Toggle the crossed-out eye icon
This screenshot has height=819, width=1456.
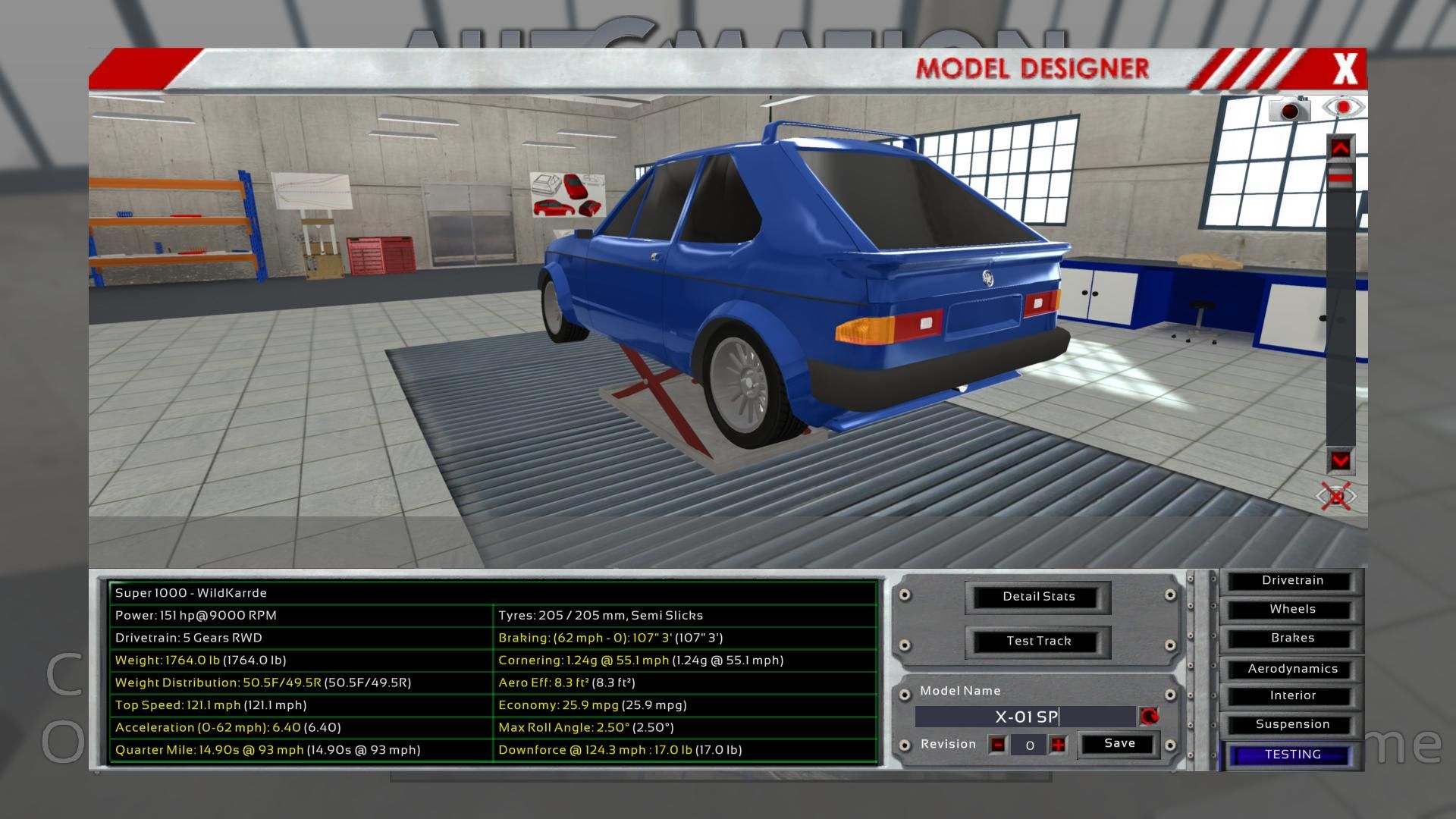[1336, 497]
